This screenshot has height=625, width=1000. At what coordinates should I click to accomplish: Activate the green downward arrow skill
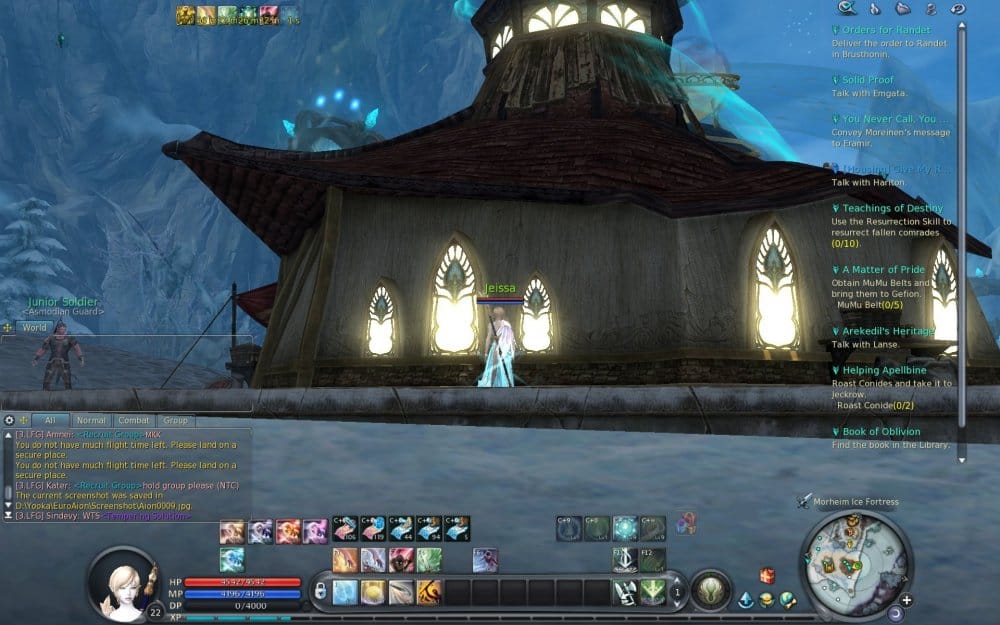click(652, 592)
